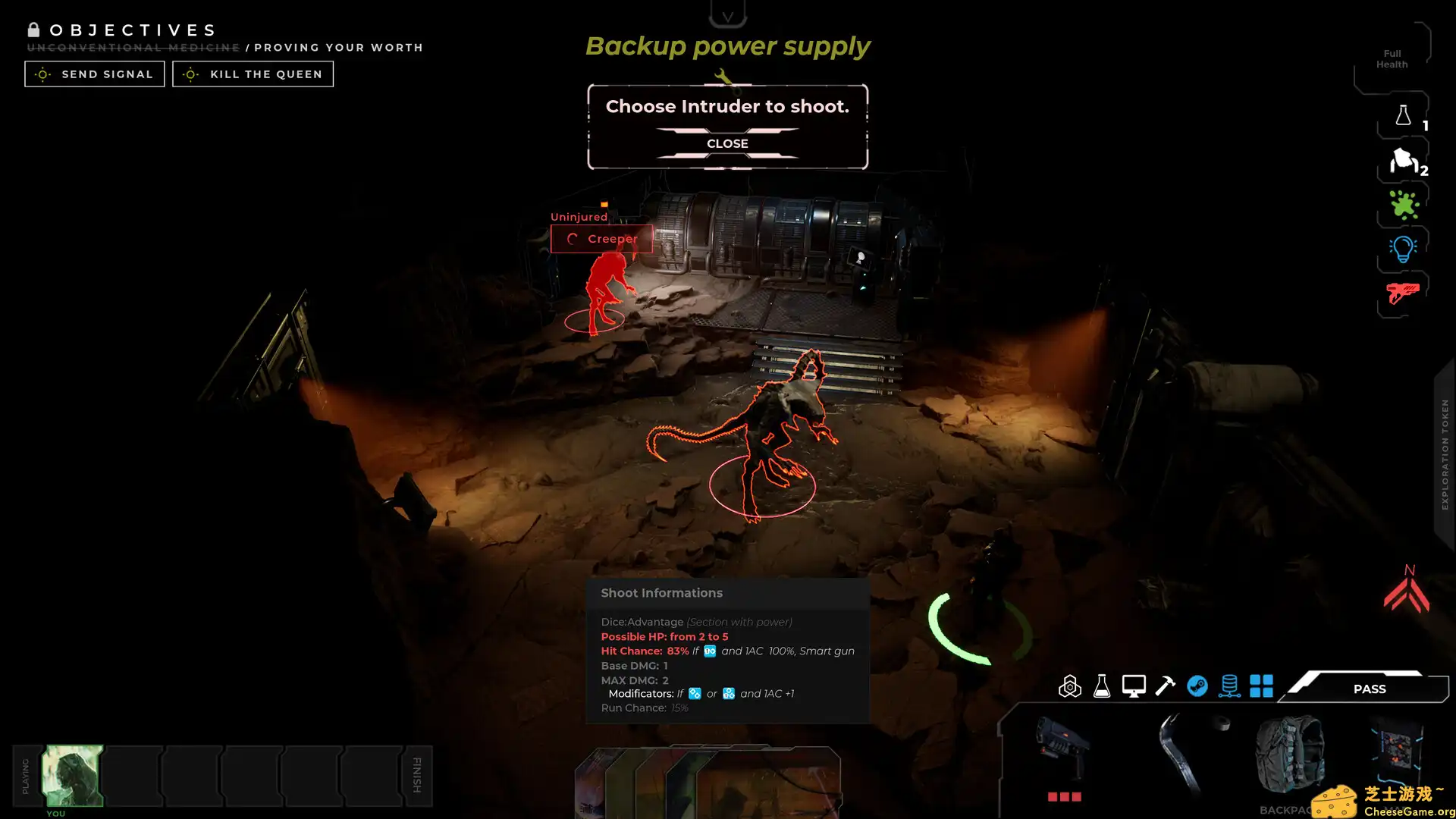Viewport: 1456px width, 819px height.
Task: Open the computer monitor toolbar icon
Action: [x=1134, y=686]
